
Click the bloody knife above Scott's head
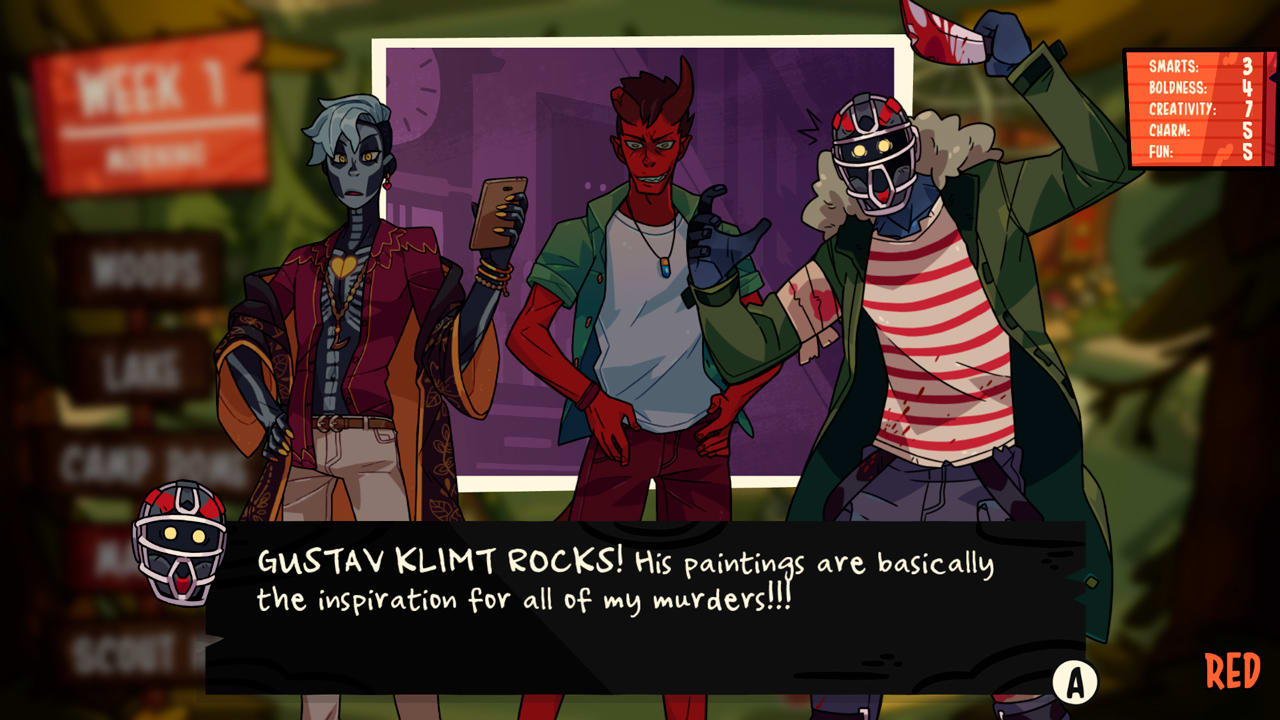[946, 30]
